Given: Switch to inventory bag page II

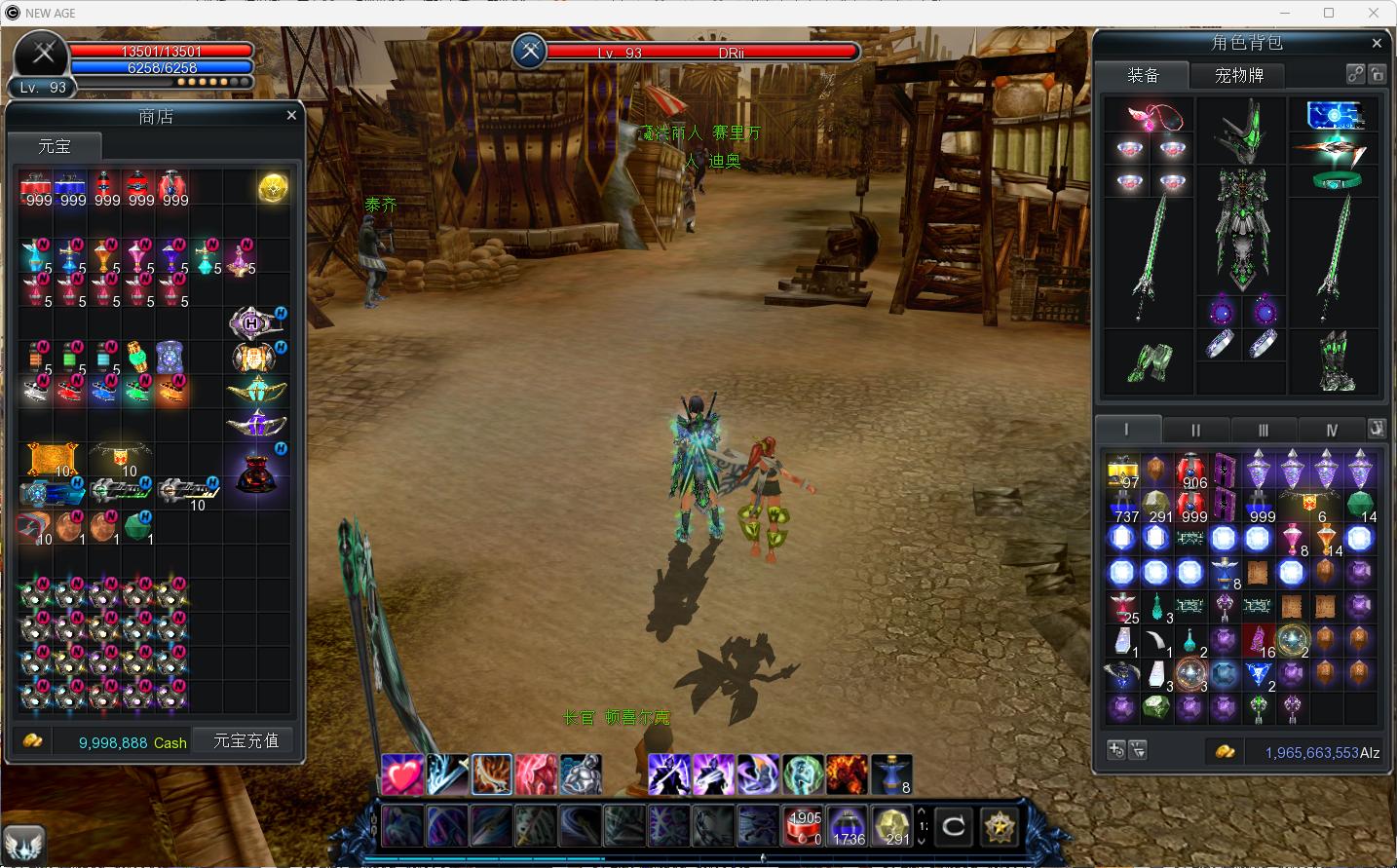Looking at the screenshot, I should click(1195, 430).
